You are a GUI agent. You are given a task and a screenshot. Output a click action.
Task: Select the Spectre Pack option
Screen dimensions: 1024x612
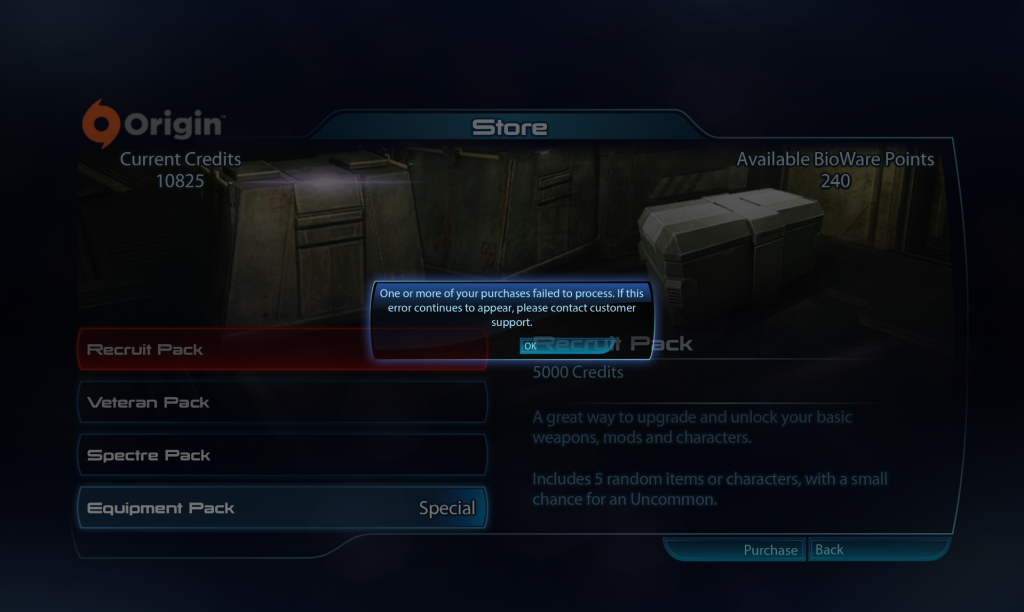coord(281,455)
